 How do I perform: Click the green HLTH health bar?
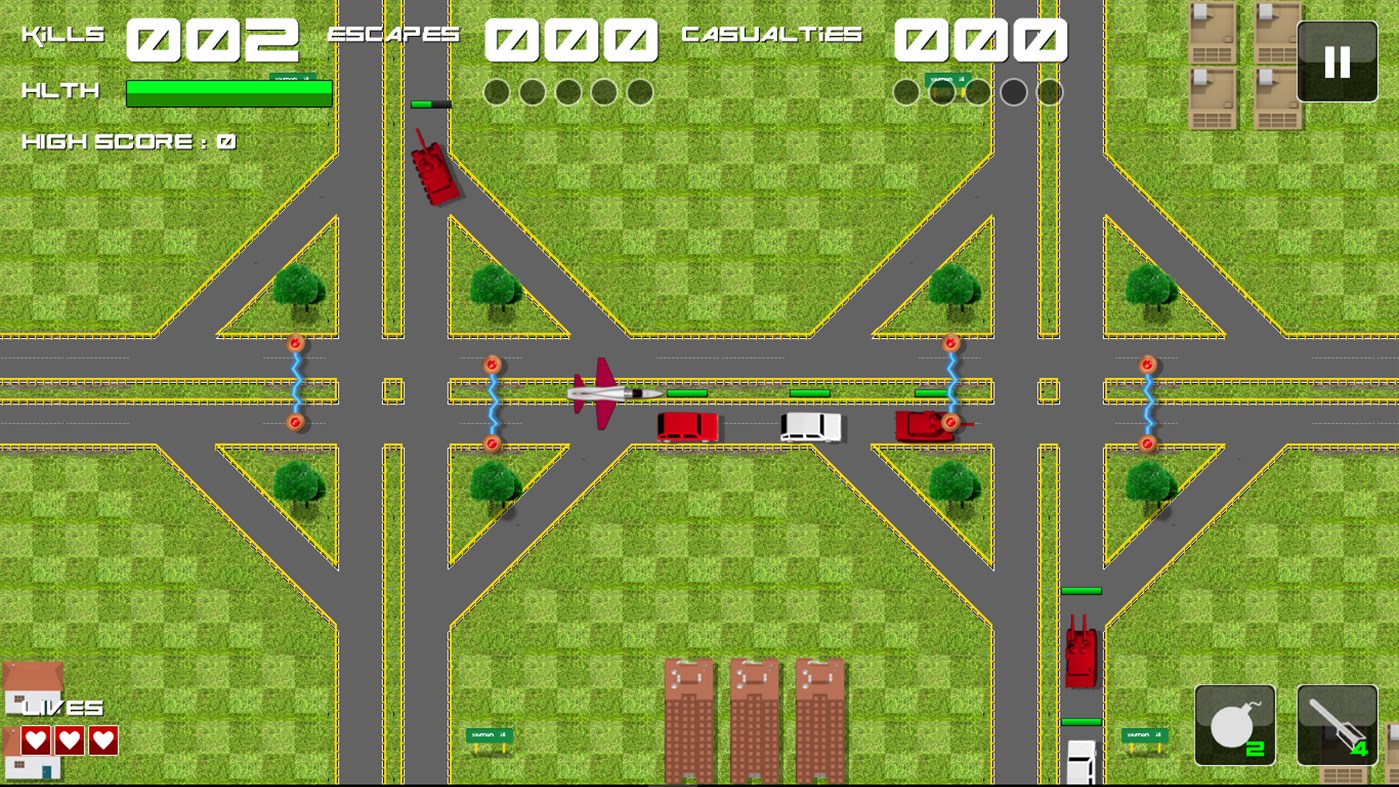point(228,92)
